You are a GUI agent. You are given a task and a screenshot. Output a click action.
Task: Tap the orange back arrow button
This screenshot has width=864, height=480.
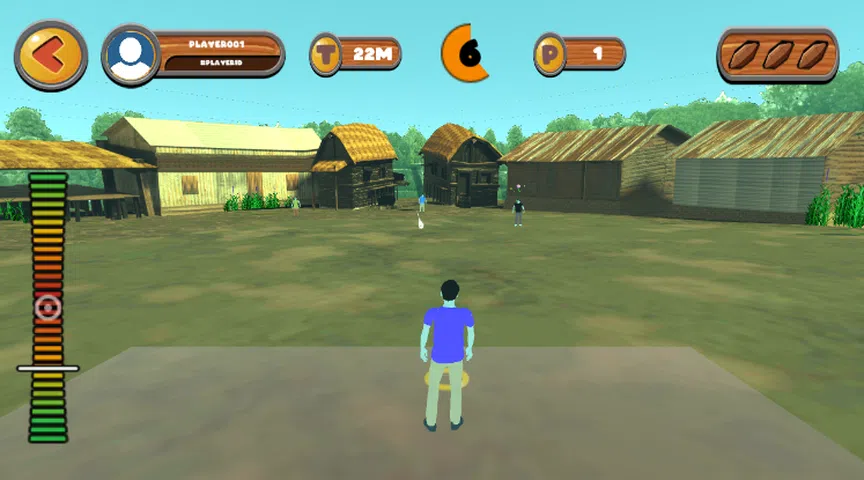[x=50, y=55]
